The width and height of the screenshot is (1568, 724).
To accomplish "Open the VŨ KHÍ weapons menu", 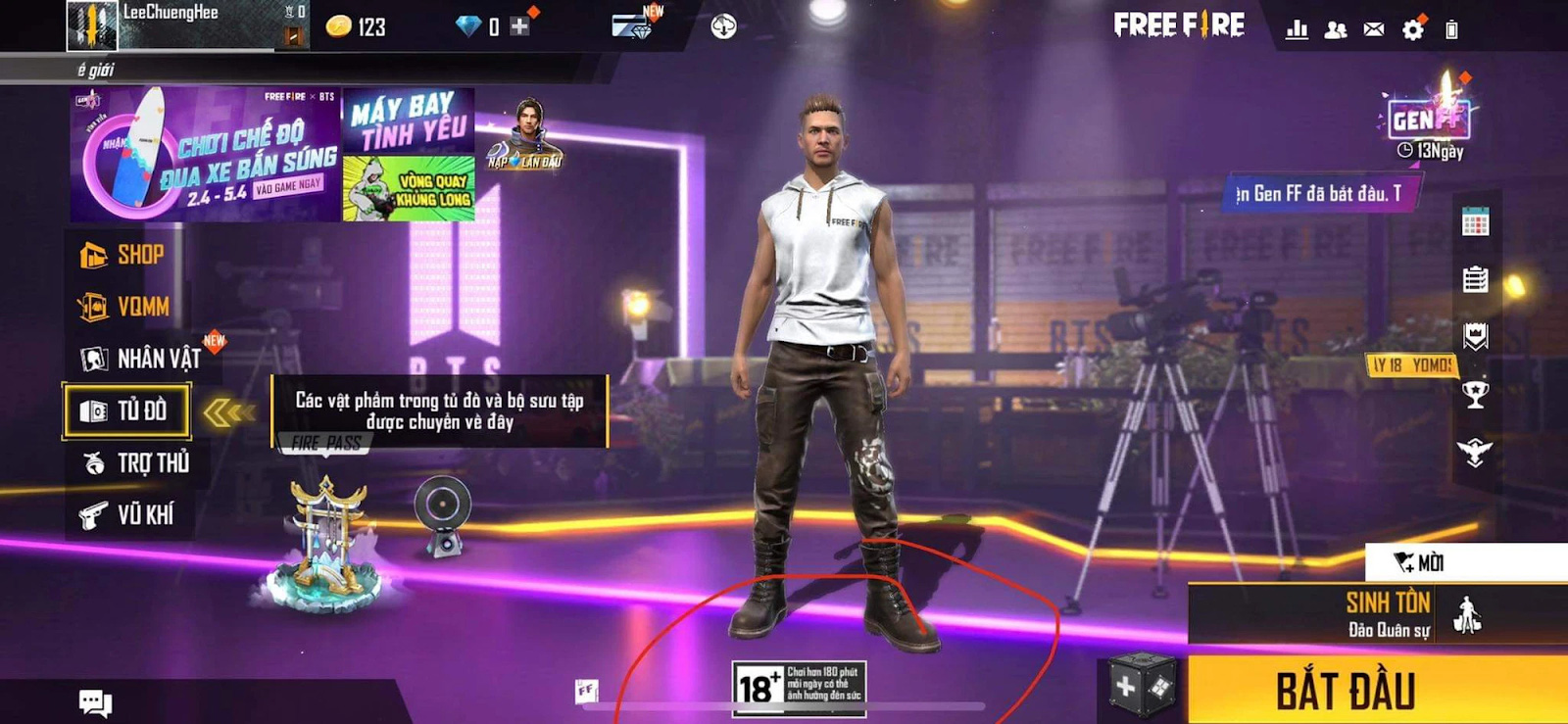I will click(128, 514).
